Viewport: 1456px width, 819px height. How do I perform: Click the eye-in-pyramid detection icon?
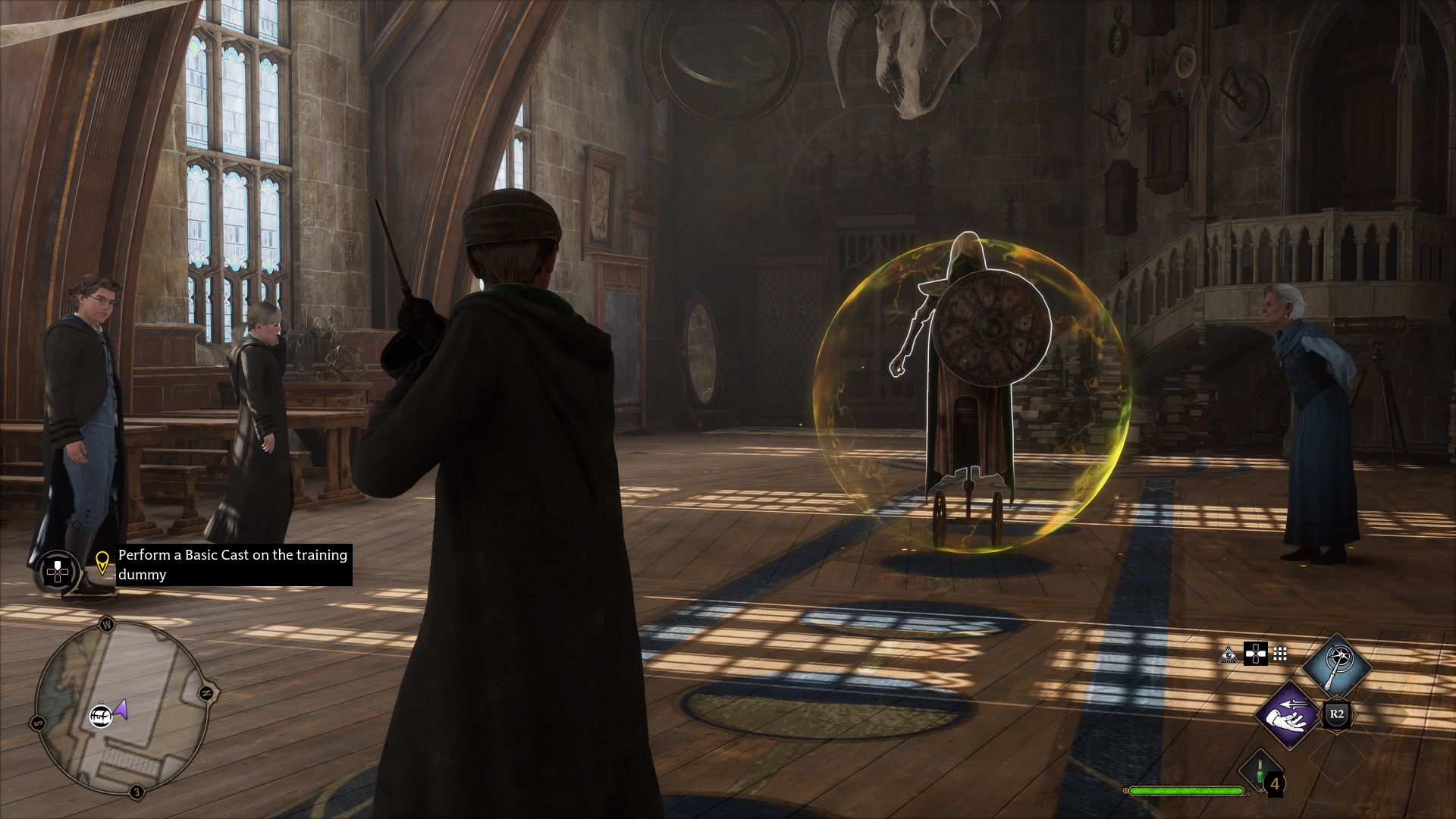tap(1228, 655)
